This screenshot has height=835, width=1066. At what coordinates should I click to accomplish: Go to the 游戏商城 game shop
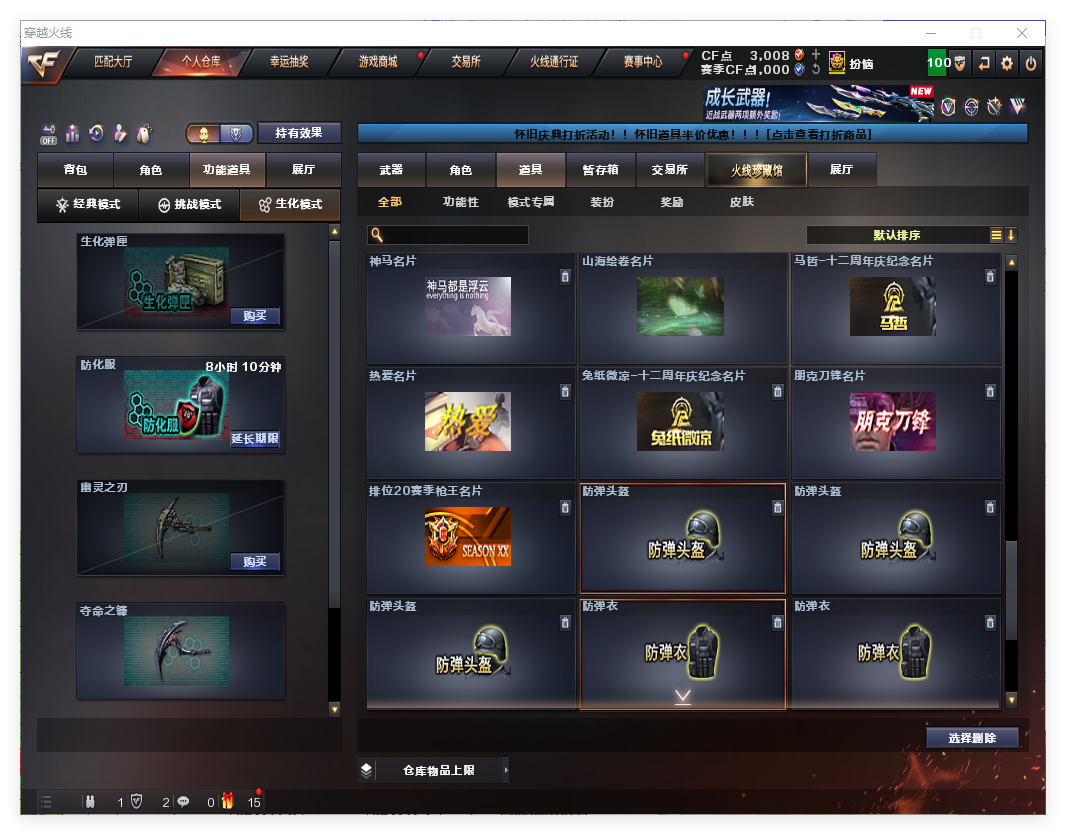pos(378,62)
